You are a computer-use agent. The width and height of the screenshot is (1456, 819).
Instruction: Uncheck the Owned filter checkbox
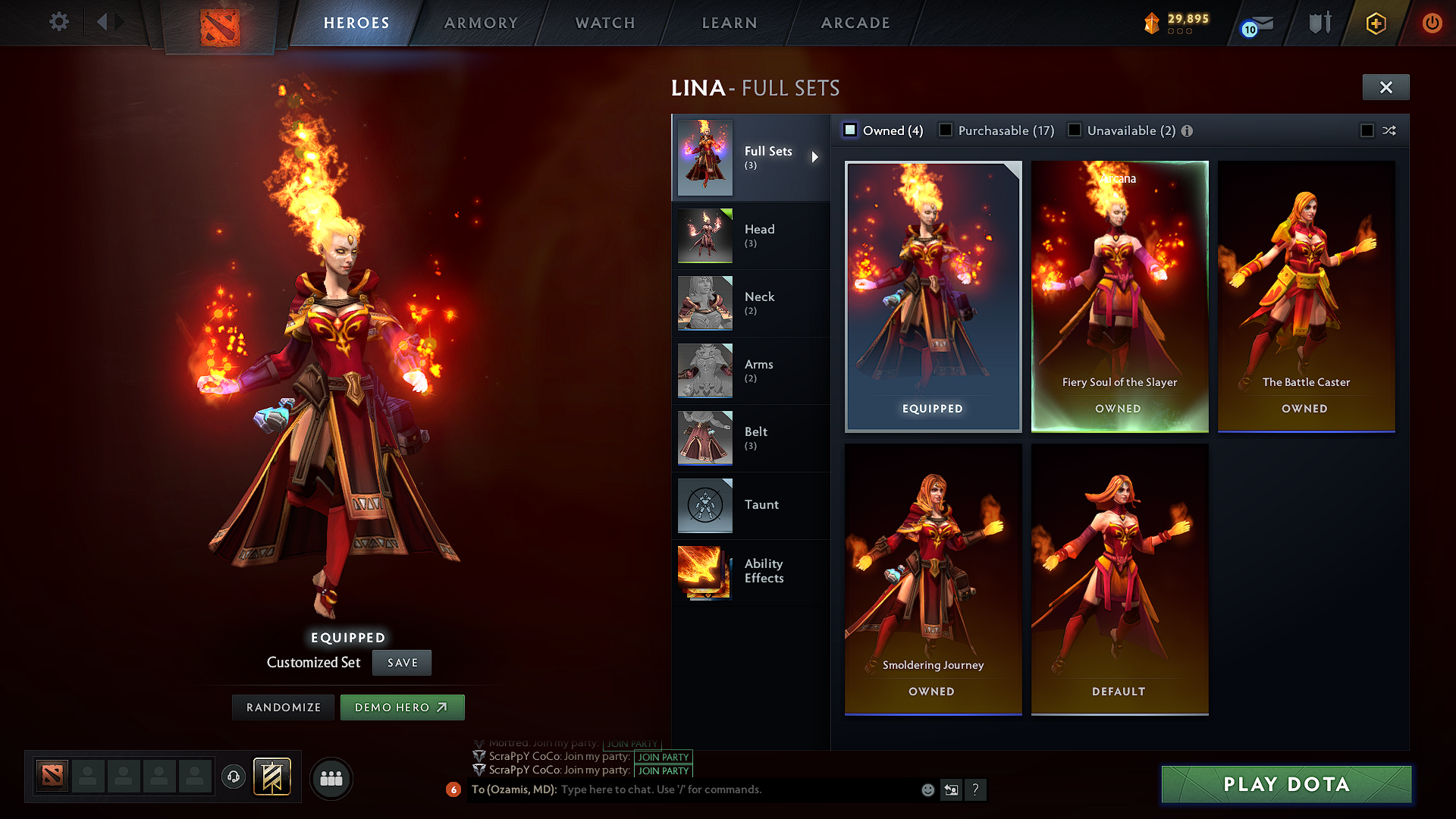pos(850,130)
